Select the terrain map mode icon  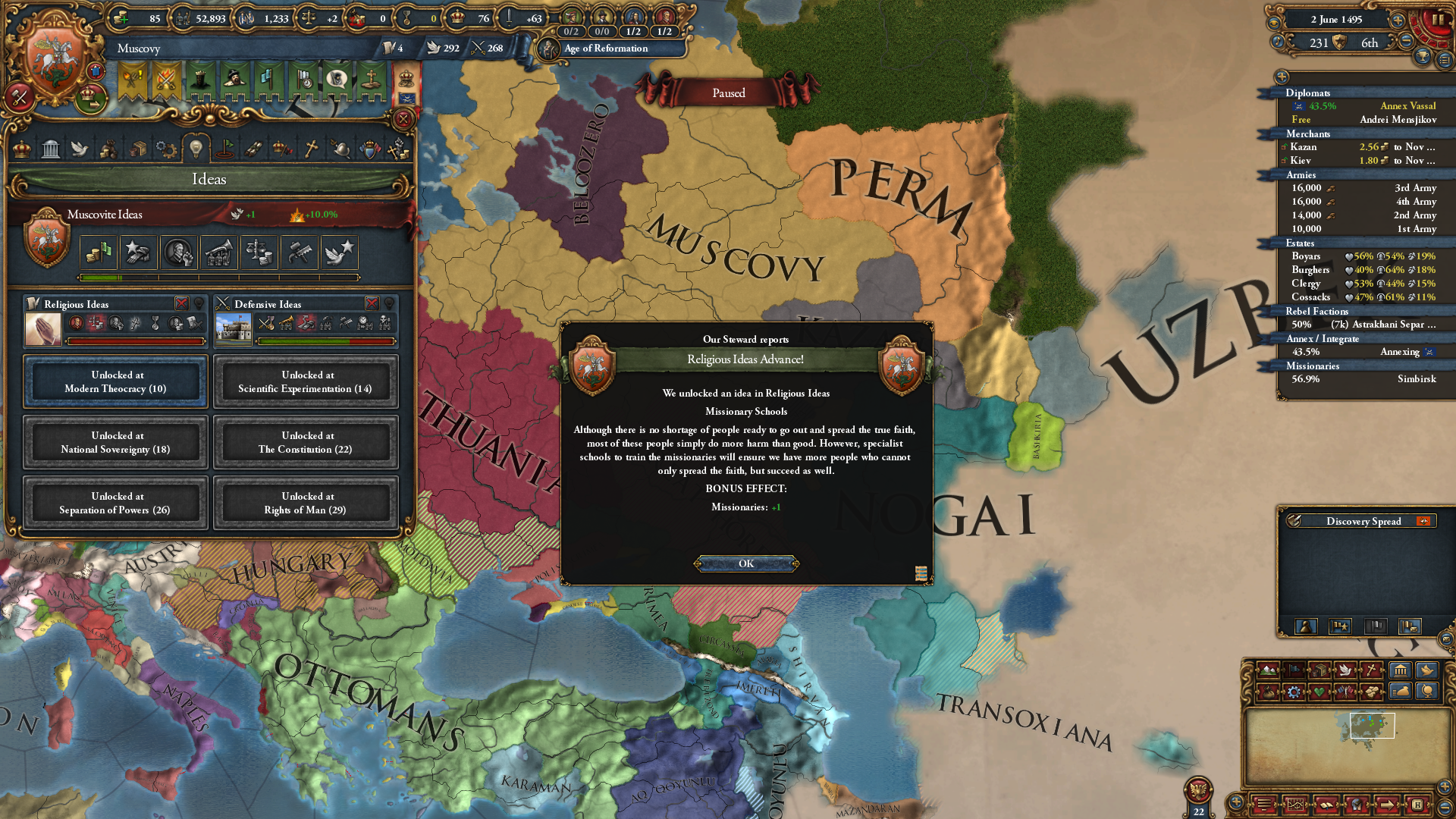1268,670
